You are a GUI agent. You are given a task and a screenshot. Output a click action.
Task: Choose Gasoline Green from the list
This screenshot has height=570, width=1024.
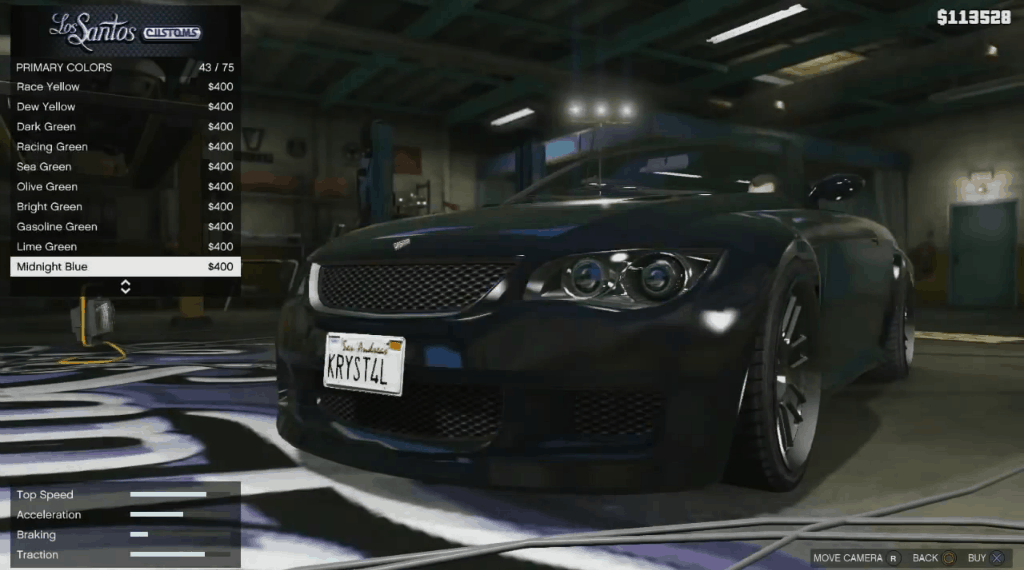[x=124, y=227]
